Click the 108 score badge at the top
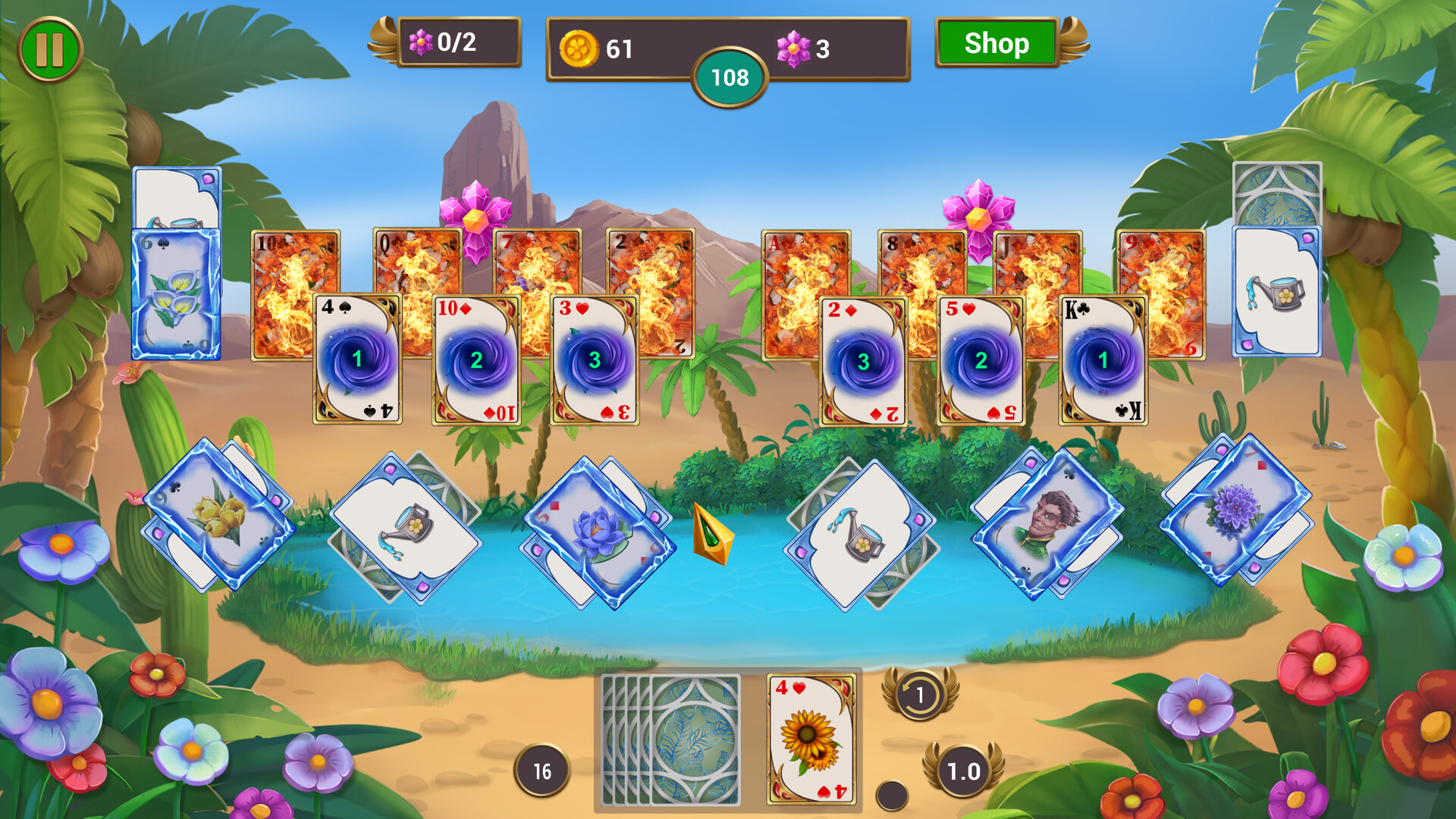 pyautogui.click(x=730, y=76)
